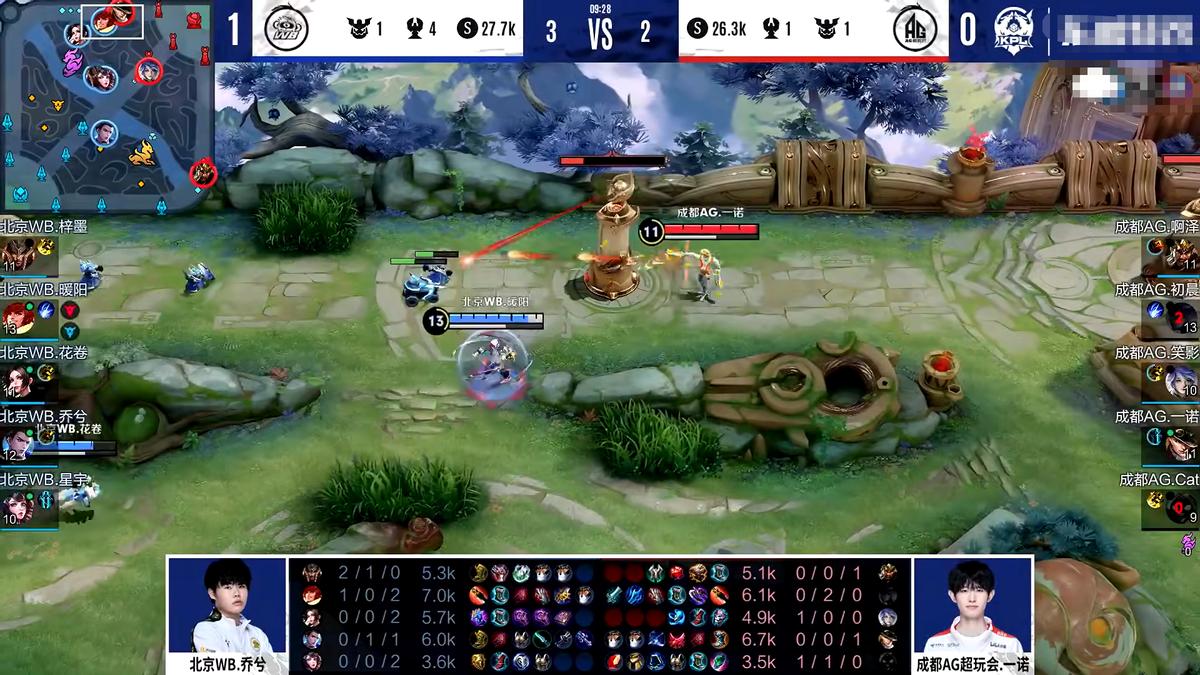
Task: Select 北京WB.暖阳 hero portrait
Action: 18,317
